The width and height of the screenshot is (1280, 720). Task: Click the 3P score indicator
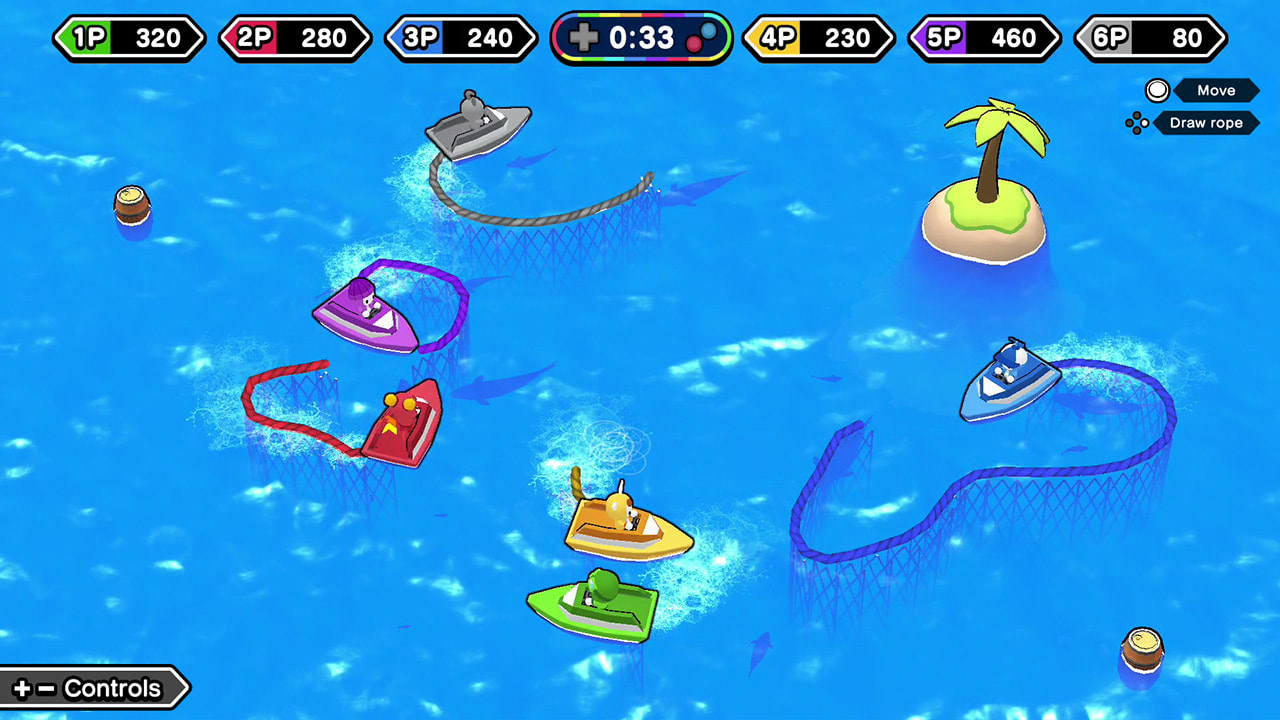pyautogui.click(x=460, y=38)
